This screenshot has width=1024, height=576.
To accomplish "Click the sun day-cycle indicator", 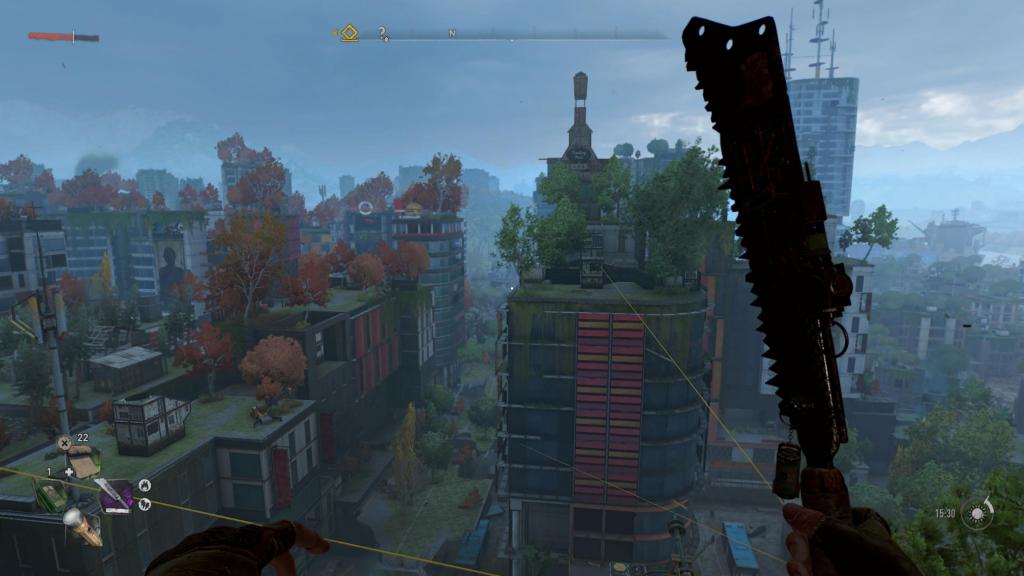I will point(977,513).
